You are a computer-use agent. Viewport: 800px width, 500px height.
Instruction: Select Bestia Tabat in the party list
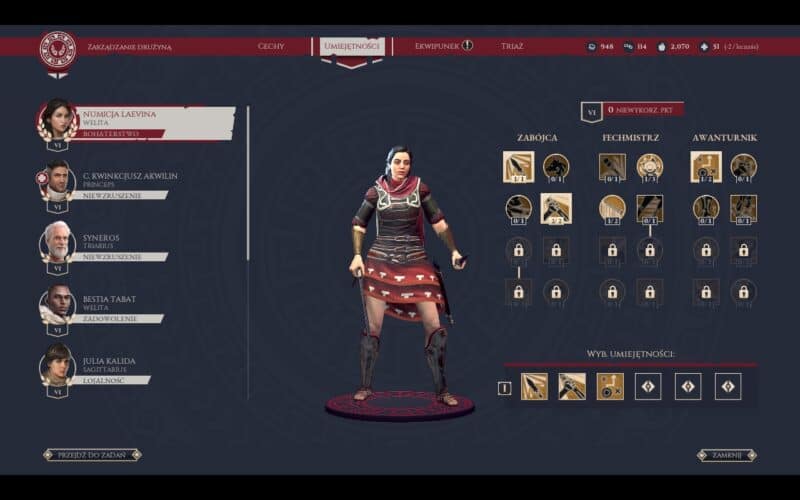pos(110,304)
